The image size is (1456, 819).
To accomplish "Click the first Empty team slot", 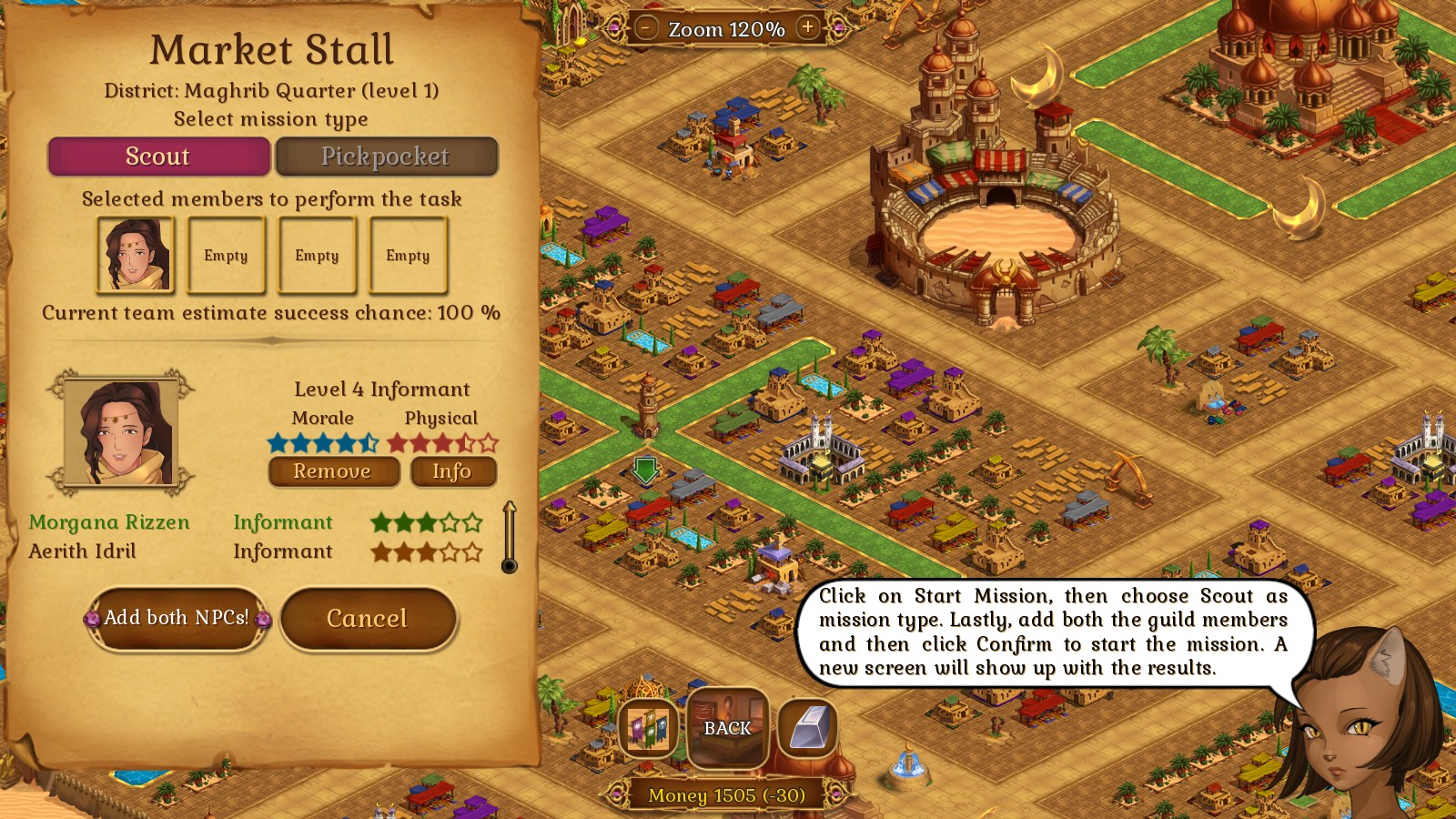I will (x=226, y=255).
